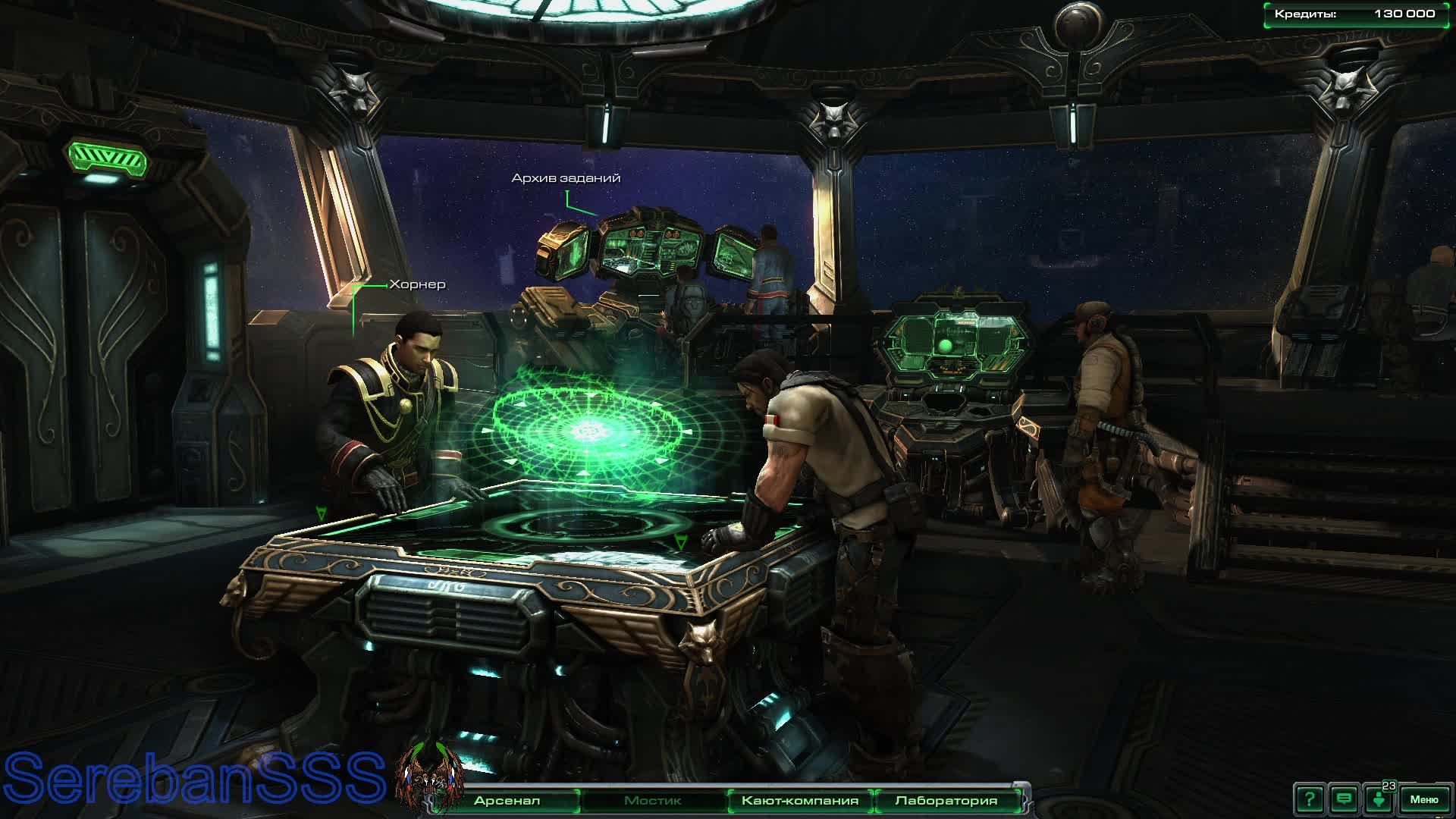
Task: Open the Меню button
Action: [x=1423, y=799]
